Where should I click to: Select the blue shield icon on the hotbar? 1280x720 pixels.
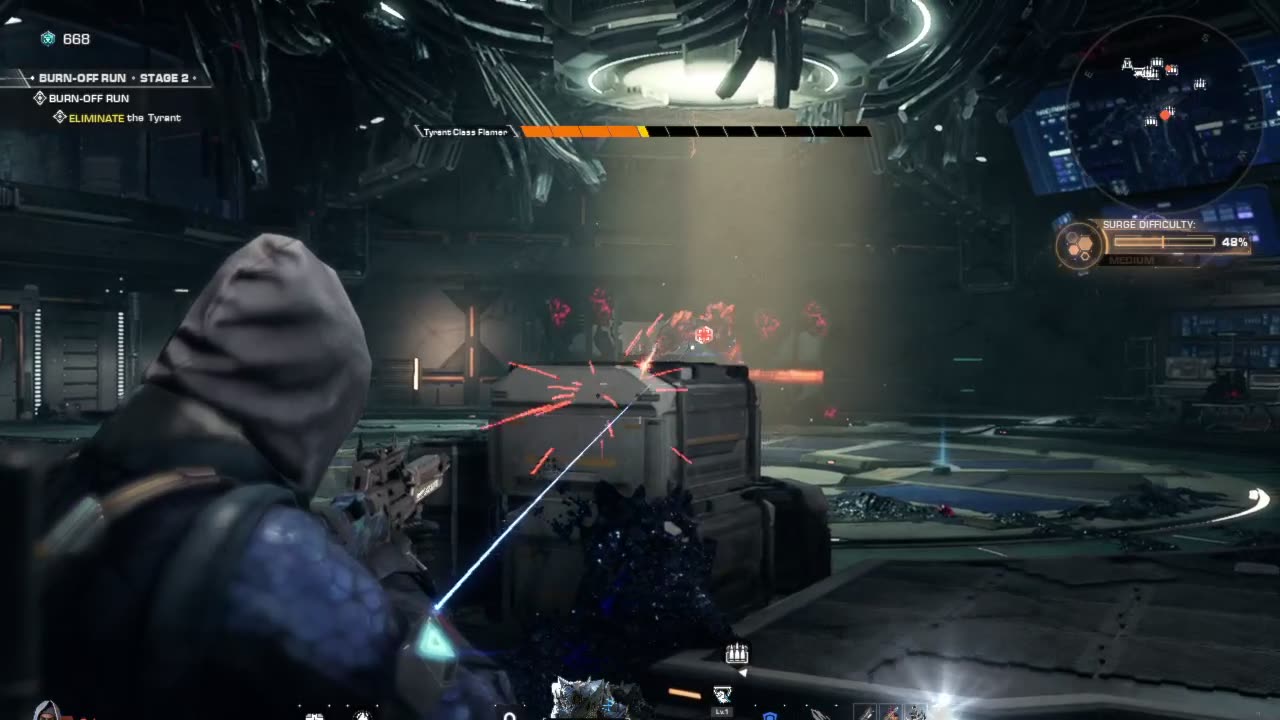point(770,716)
